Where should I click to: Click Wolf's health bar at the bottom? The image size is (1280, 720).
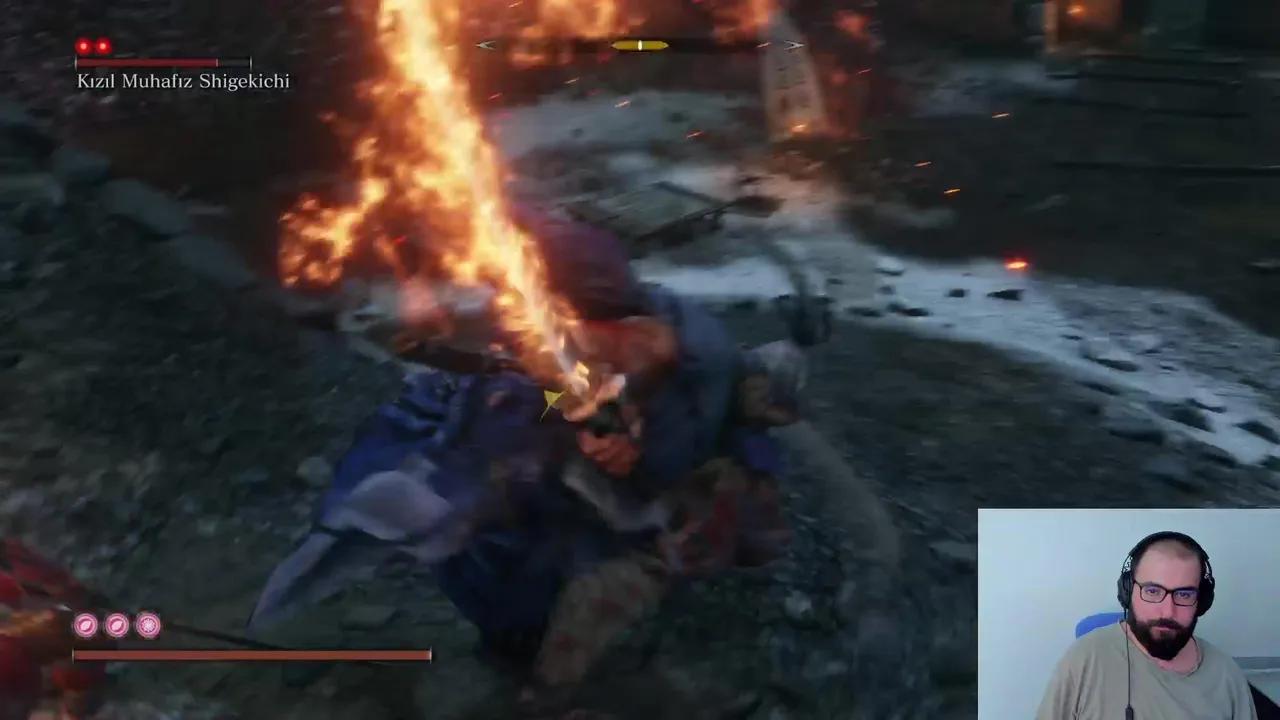[250, 655]
